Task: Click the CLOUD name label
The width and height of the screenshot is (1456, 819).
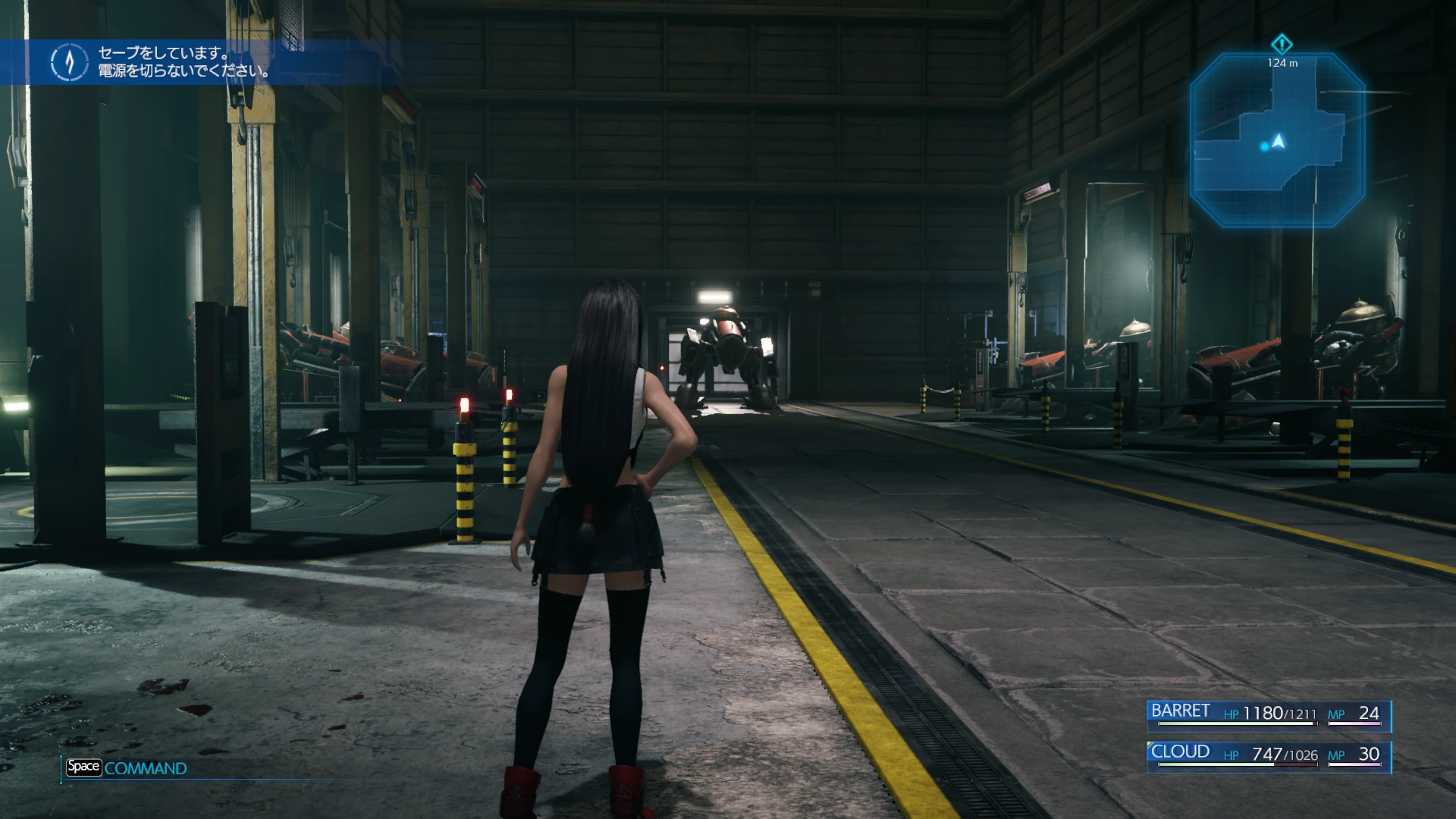Action: coord(1181,751)
